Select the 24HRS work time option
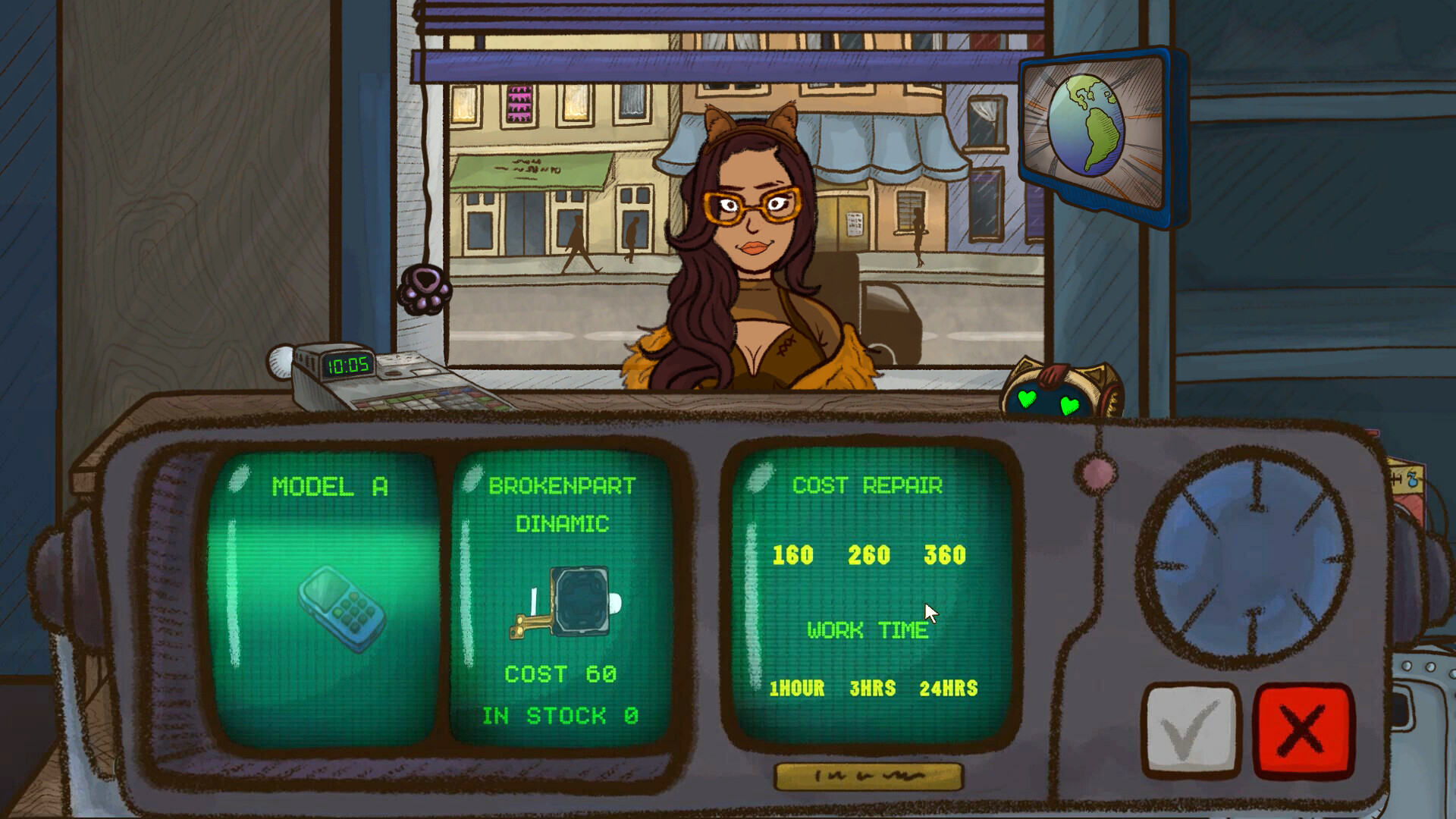The width and height of the screenshot is (1456, 819). pos(949,689)
